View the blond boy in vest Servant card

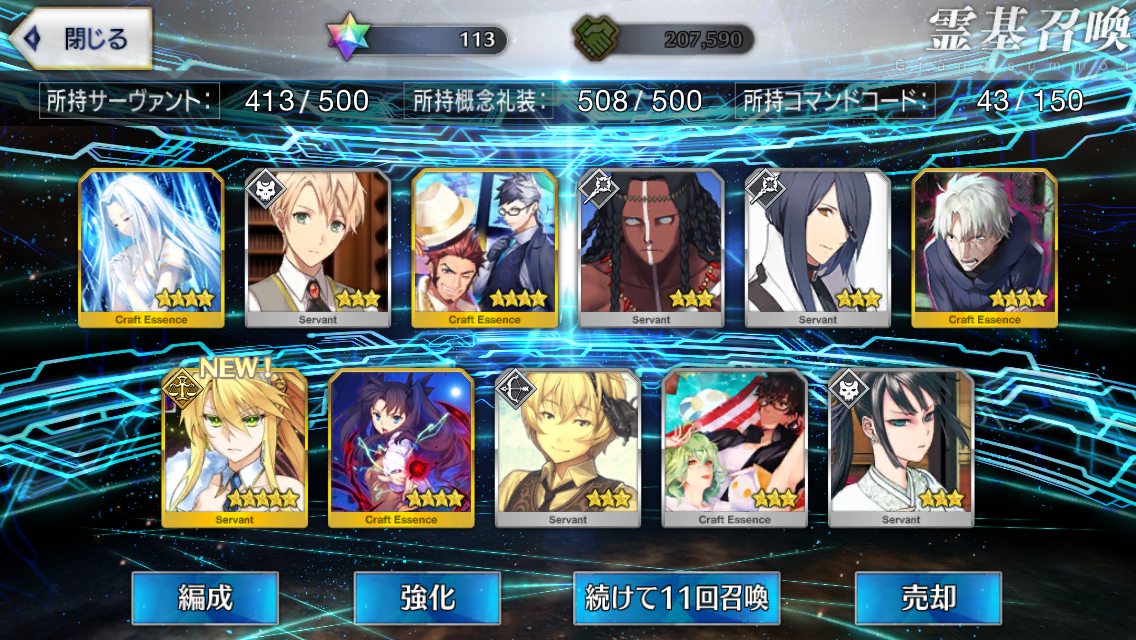[317, 247]
